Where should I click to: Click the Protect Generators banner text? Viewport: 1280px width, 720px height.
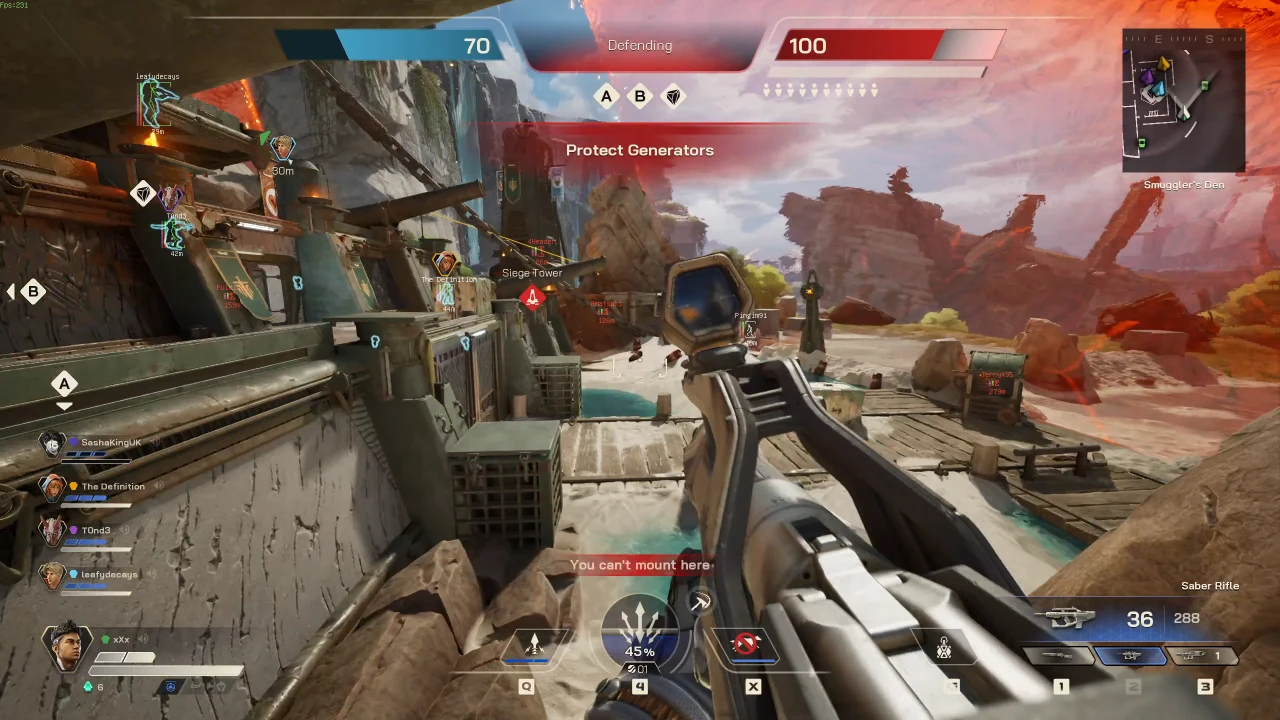640,150
